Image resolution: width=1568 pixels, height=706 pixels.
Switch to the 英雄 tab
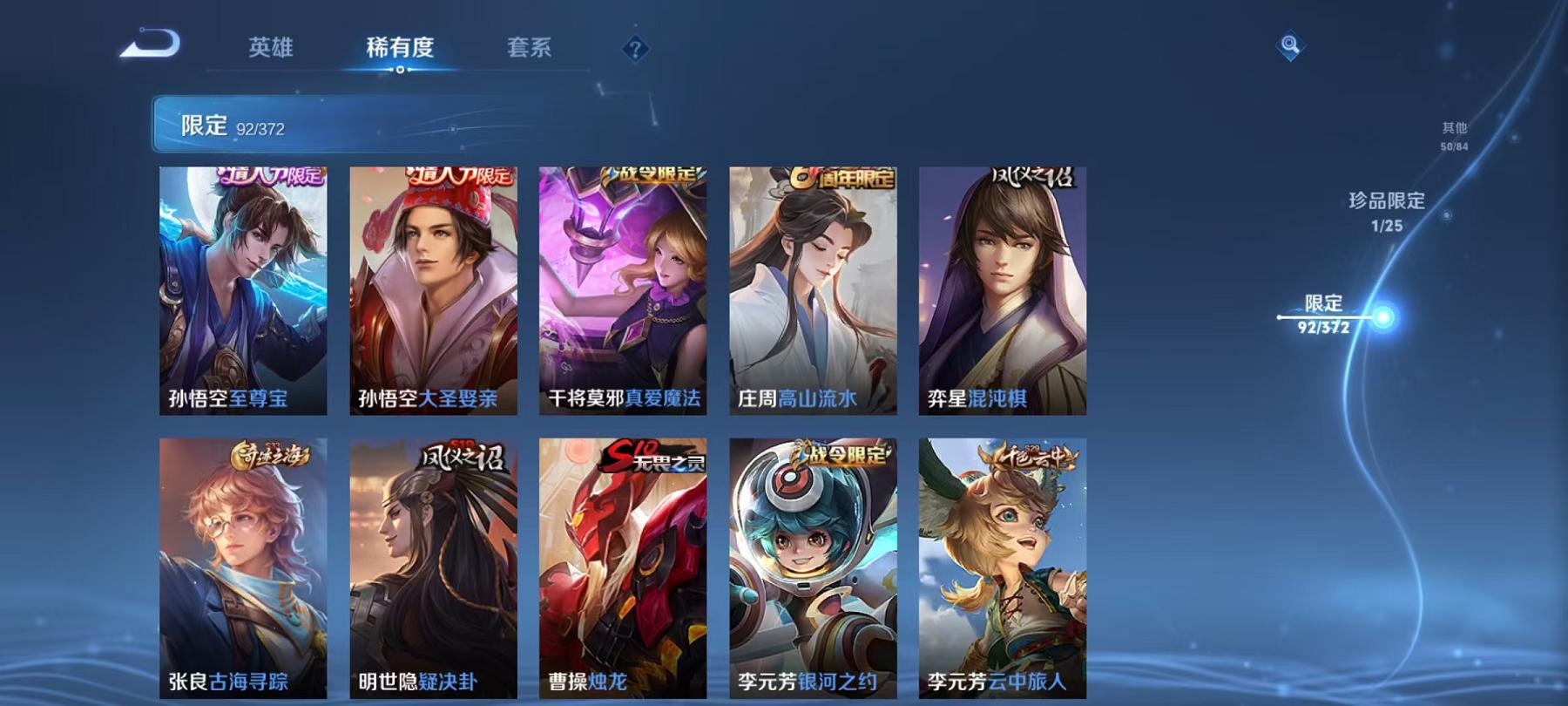click(x=272, y=49)
